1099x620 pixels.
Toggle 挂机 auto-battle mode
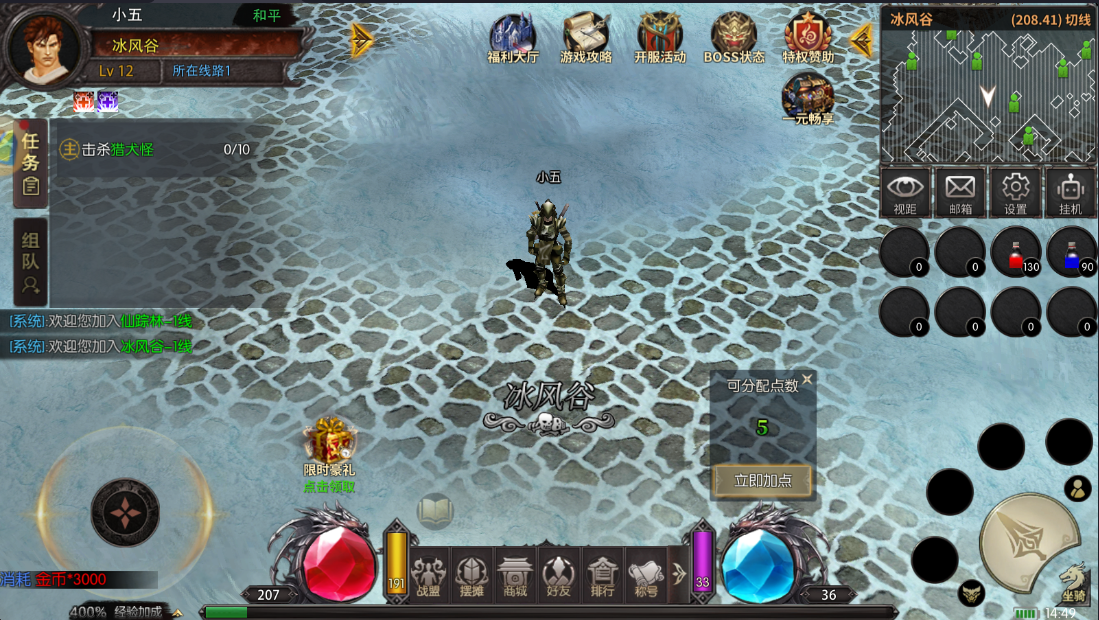click(1071, 192)
